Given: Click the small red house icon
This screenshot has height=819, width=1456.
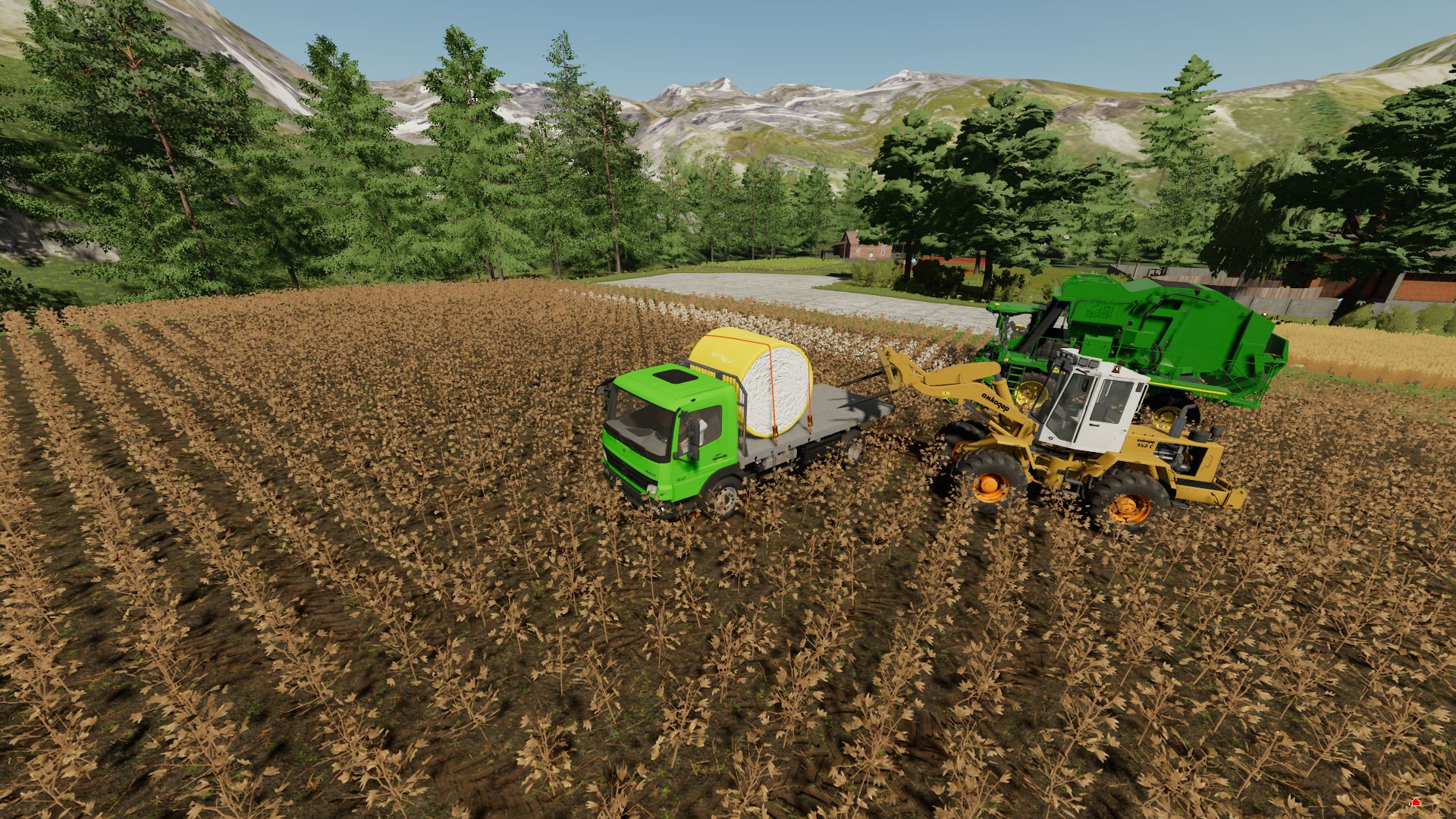Looking at the screenshot, I should 1414,802.
